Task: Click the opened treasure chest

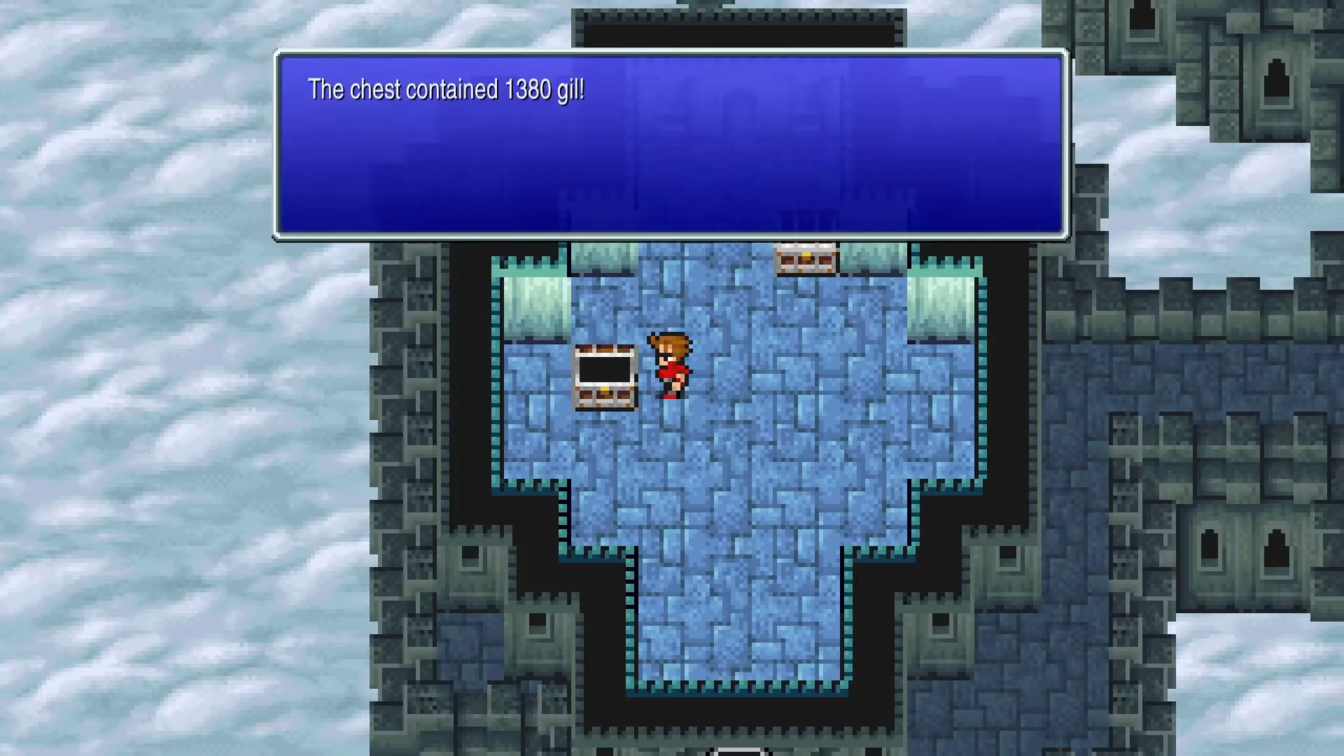Action: 605,378
